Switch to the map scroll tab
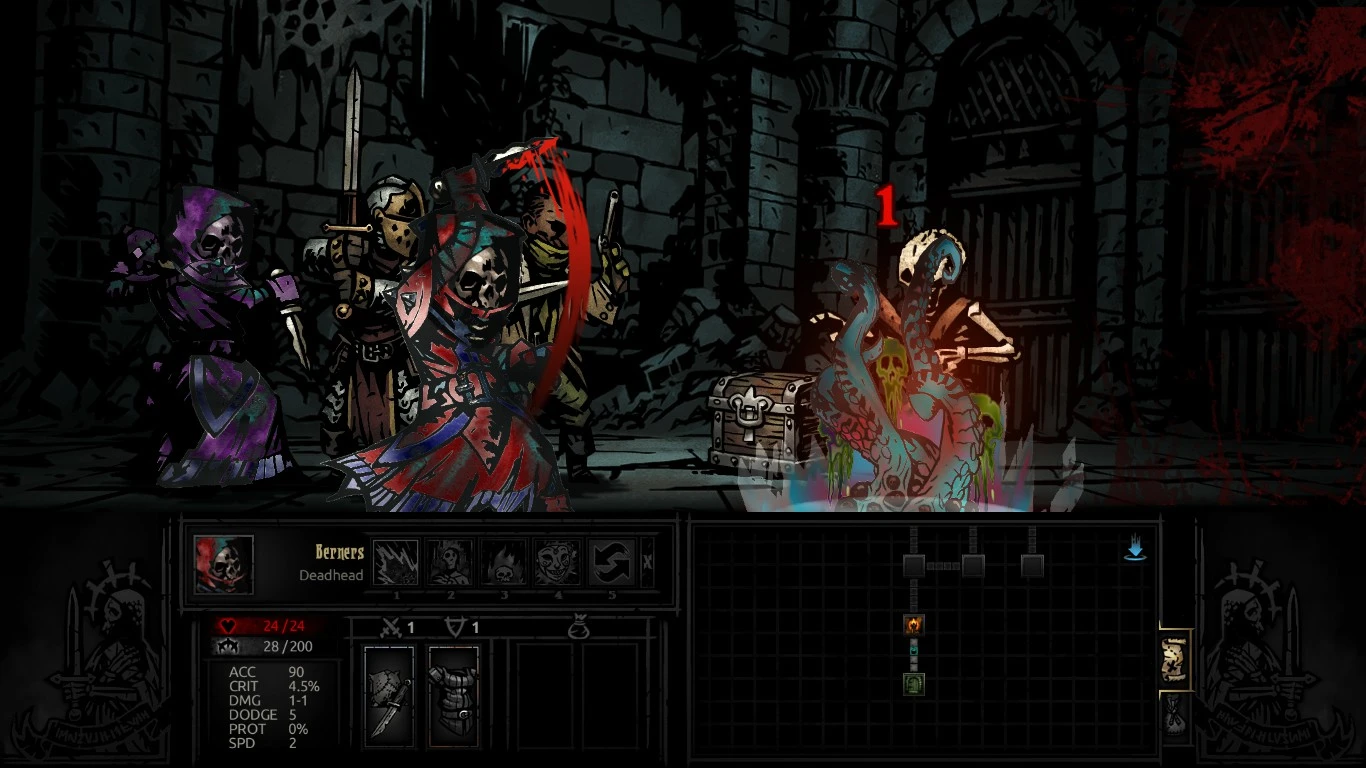Viewport: 1366px width, 768px height. 1174,660
